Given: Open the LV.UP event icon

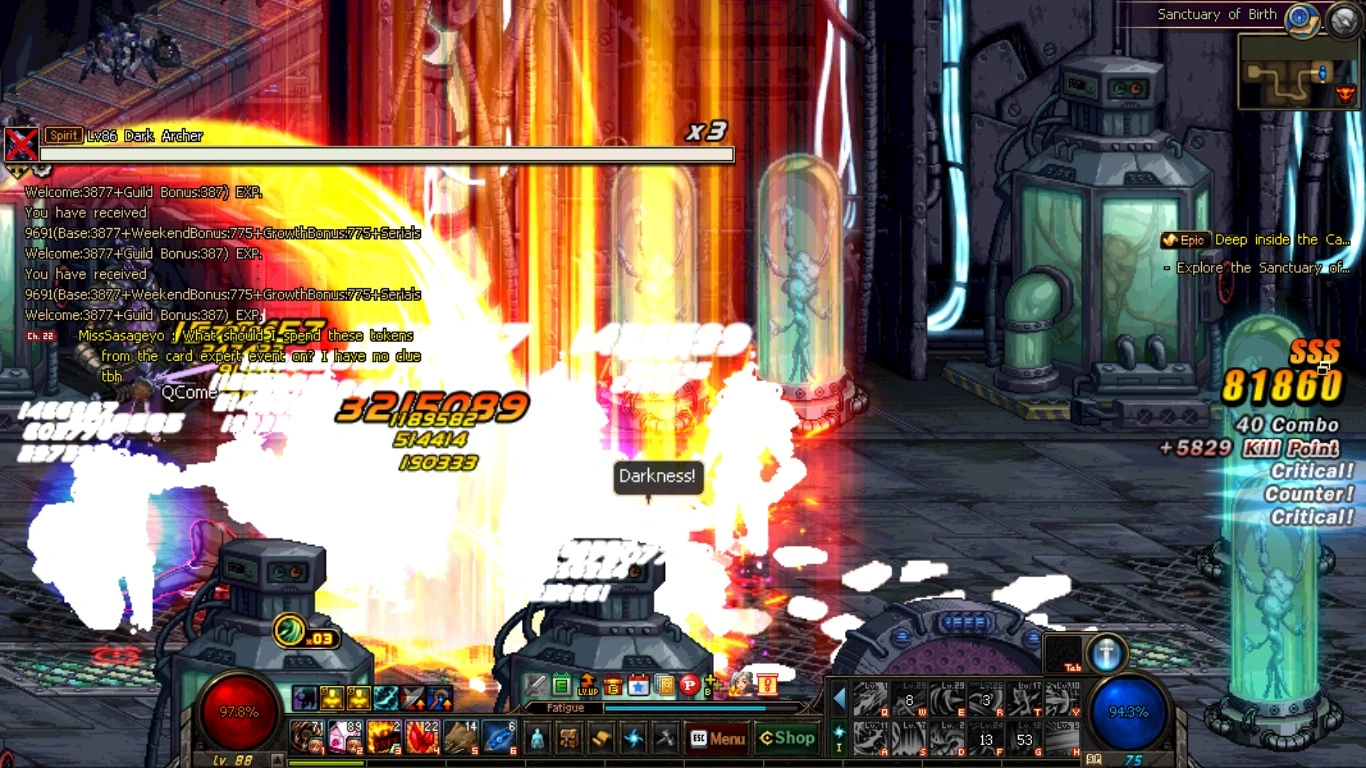Looking at the screenshot, I should pyautogui.click(x=588, y=685).
